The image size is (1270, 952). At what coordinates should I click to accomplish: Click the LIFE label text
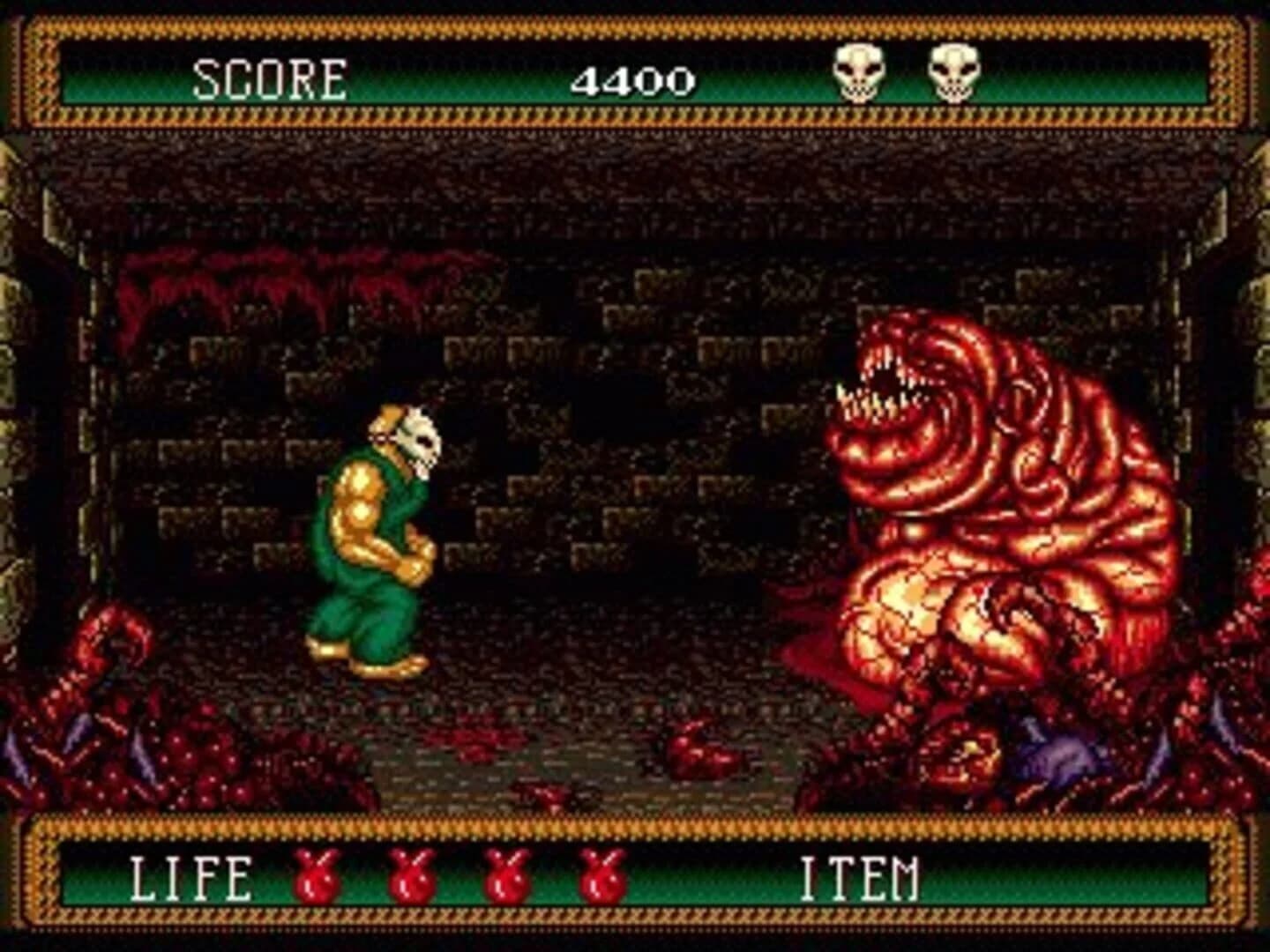[190, 879]
